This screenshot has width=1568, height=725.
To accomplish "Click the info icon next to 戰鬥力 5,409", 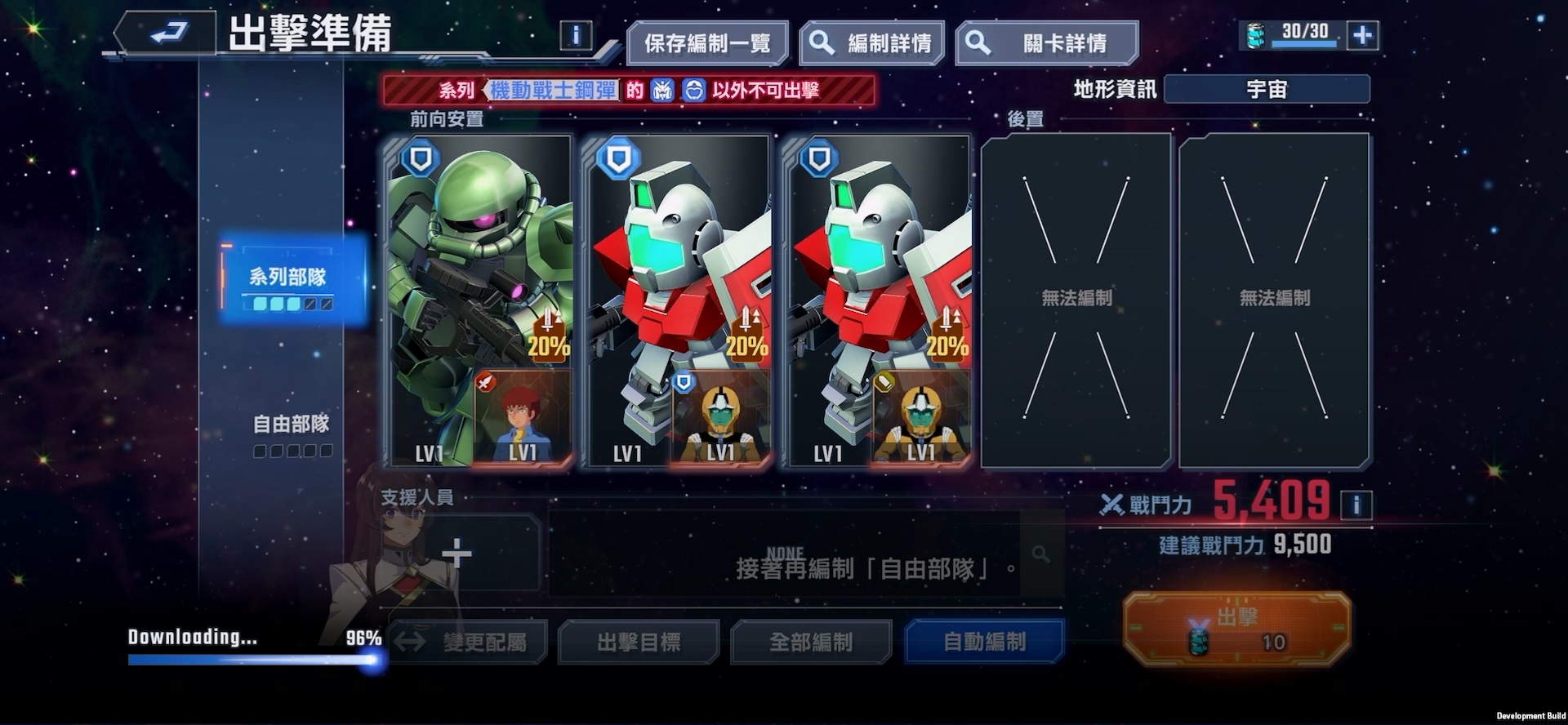I will tap(1356, 505).
